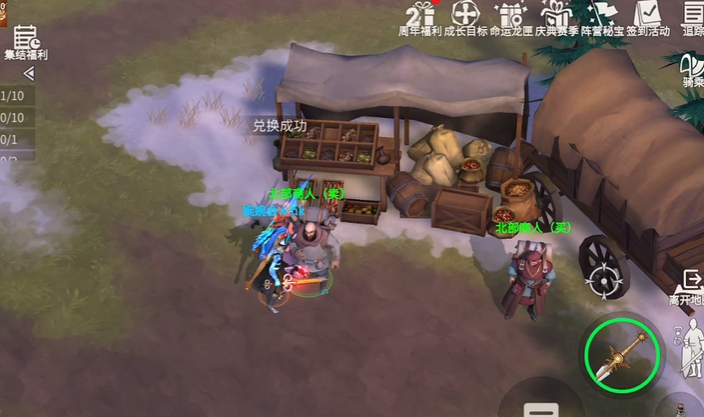The width and height of the screenshot is (704, 417).
Task: Open the 周年福利 anniversary gift icon
Action: tap(420, 16)
